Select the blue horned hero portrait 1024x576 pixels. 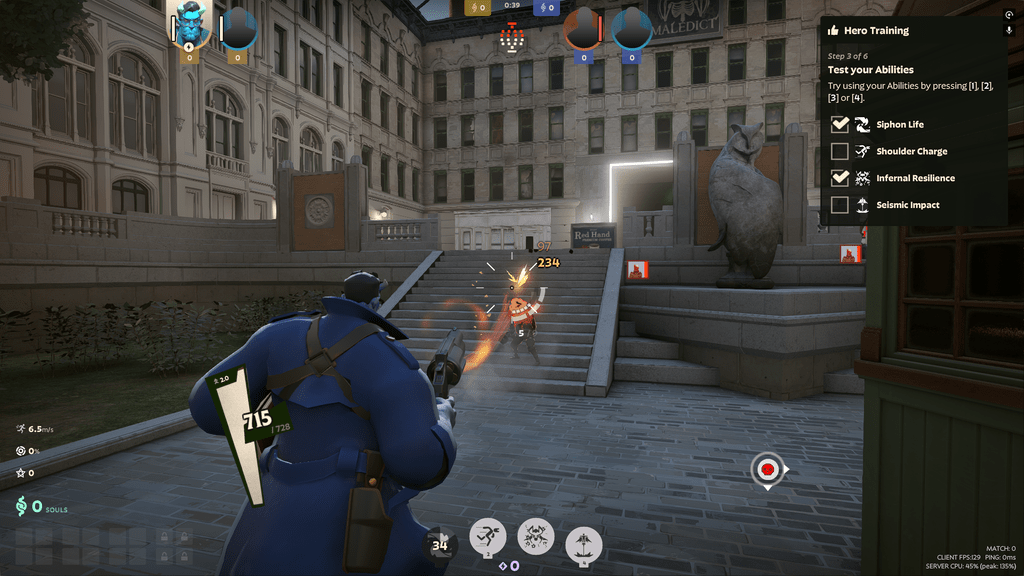[x=190, y=25]
